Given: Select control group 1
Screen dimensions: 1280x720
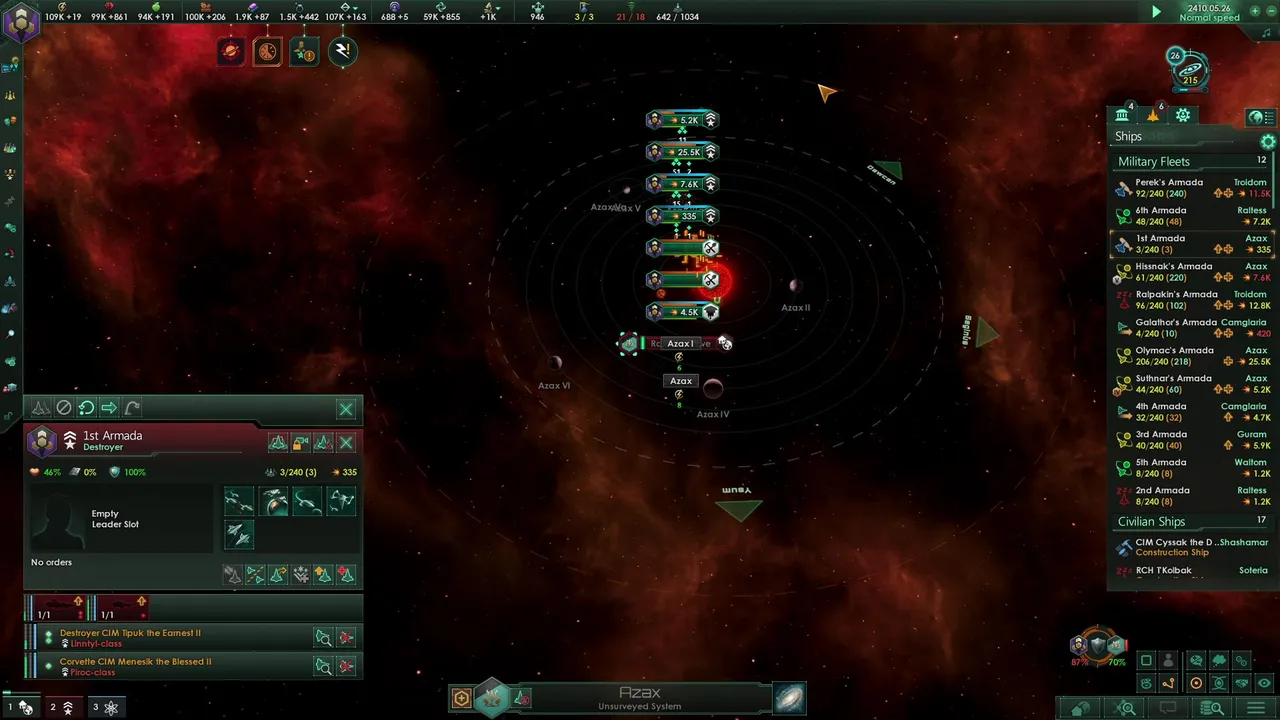Looking at the screenshot, I should [x=19, y=707].
